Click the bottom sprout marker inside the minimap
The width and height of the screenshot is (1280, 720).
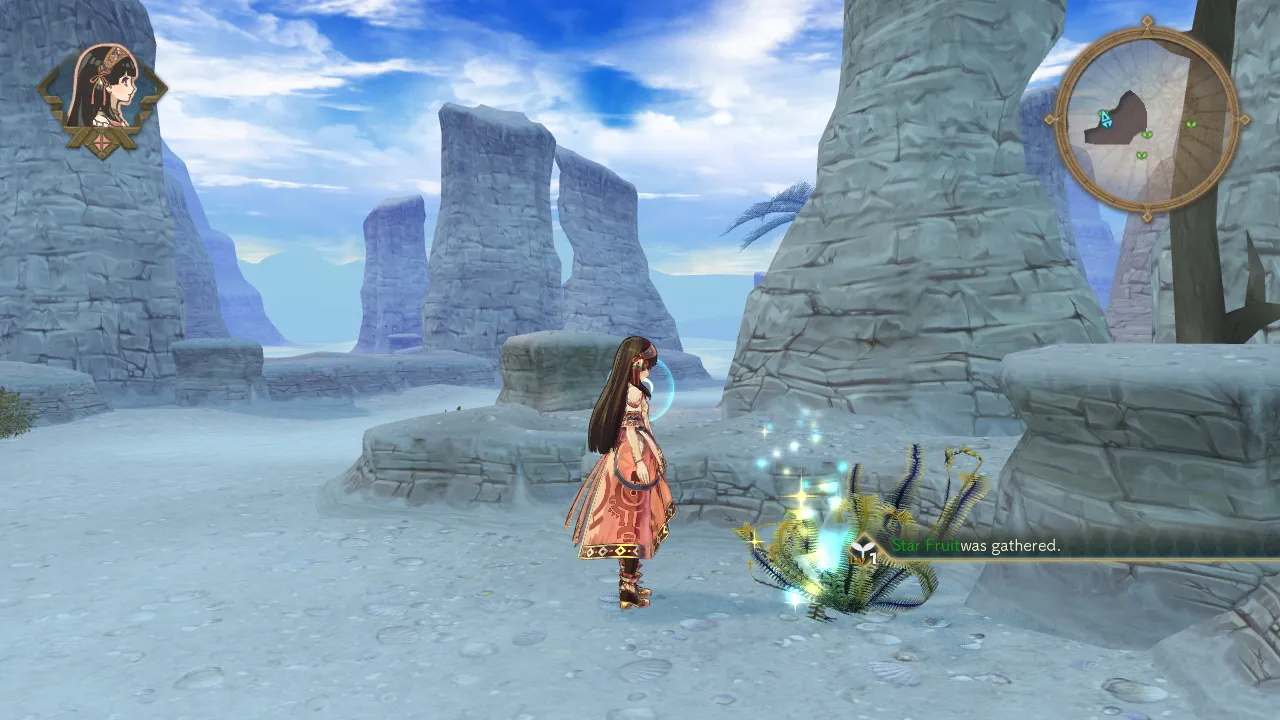1142,154
